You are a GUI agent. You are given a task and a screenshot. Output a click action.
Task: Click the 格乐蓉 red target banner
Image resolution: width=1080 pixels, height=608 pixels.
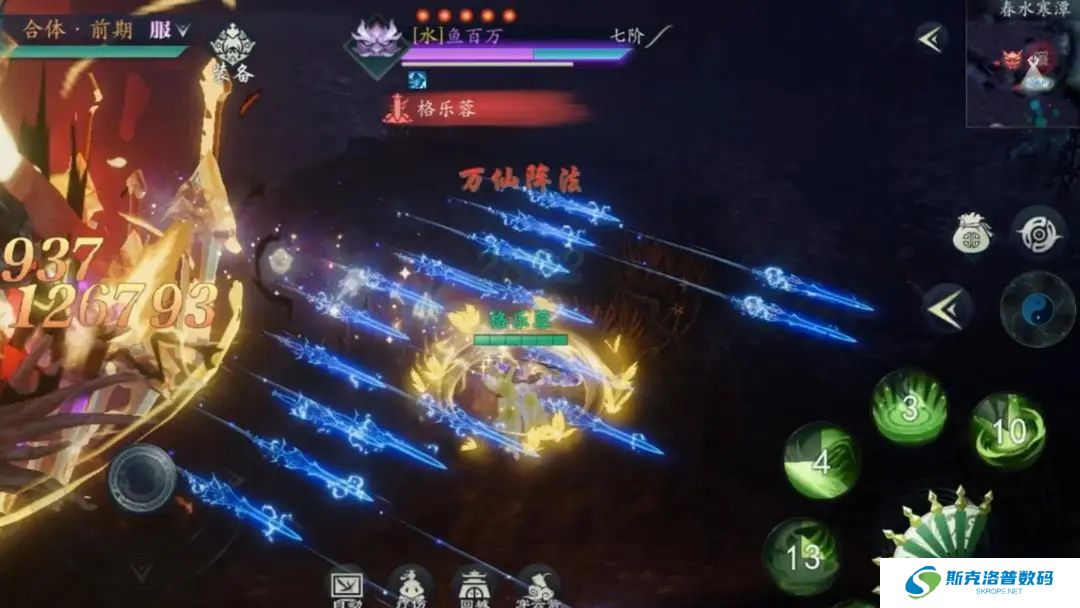(x=482, y=108)
